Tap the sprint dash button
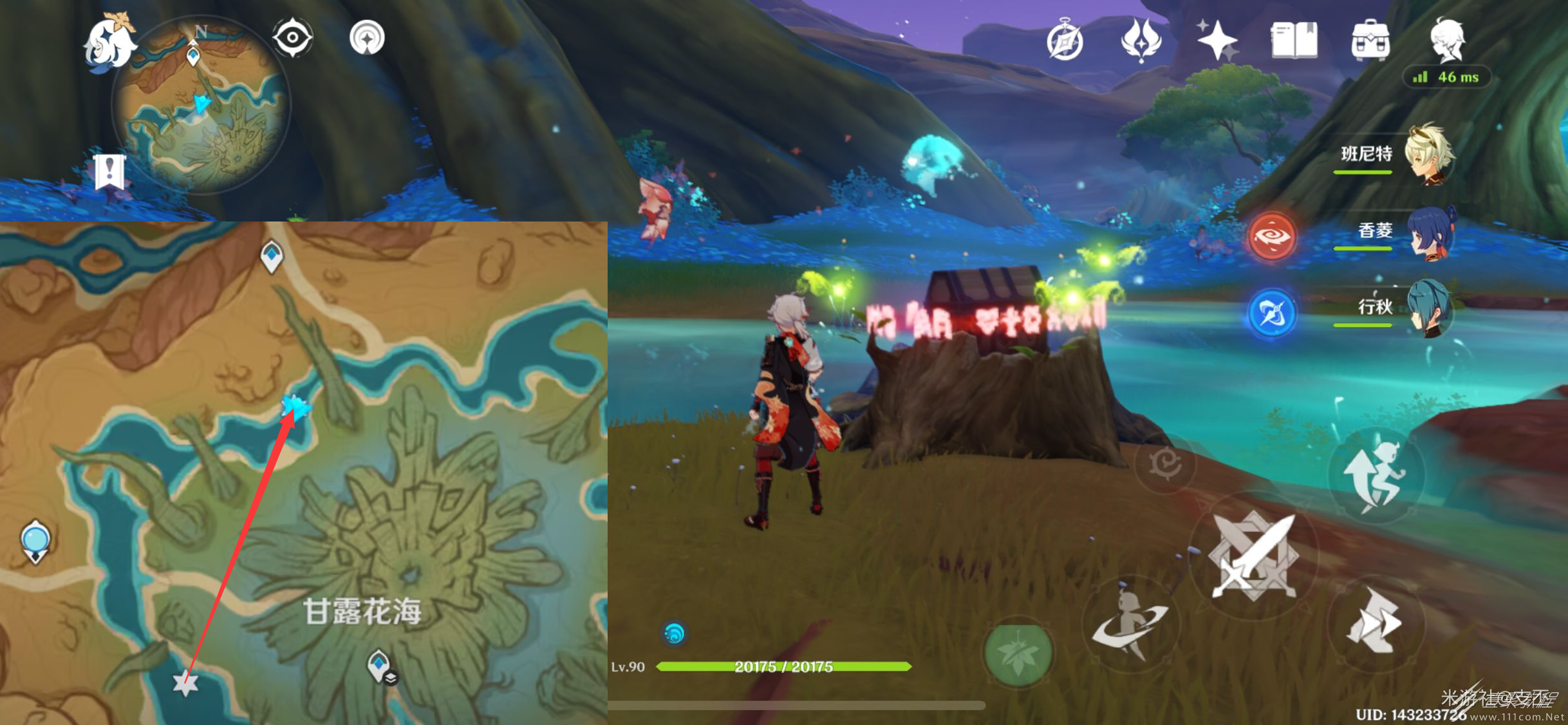This screenshot has width=1568, height=725. pos(1375,622)
